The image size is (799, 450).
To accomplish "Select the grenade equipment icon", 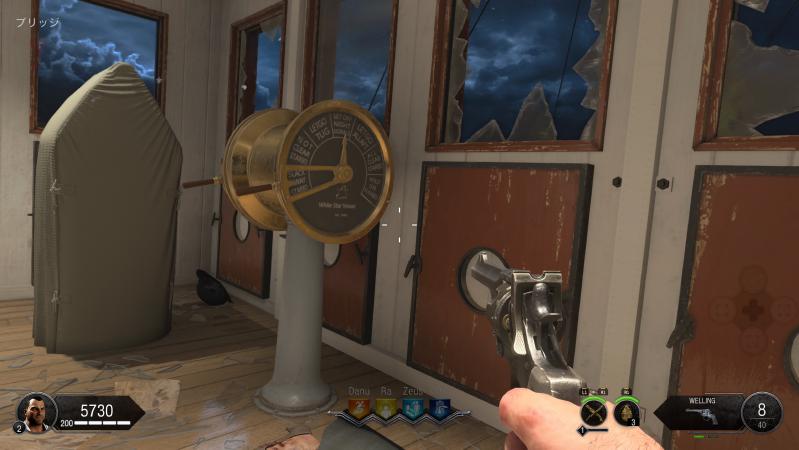I will point(626,411).
